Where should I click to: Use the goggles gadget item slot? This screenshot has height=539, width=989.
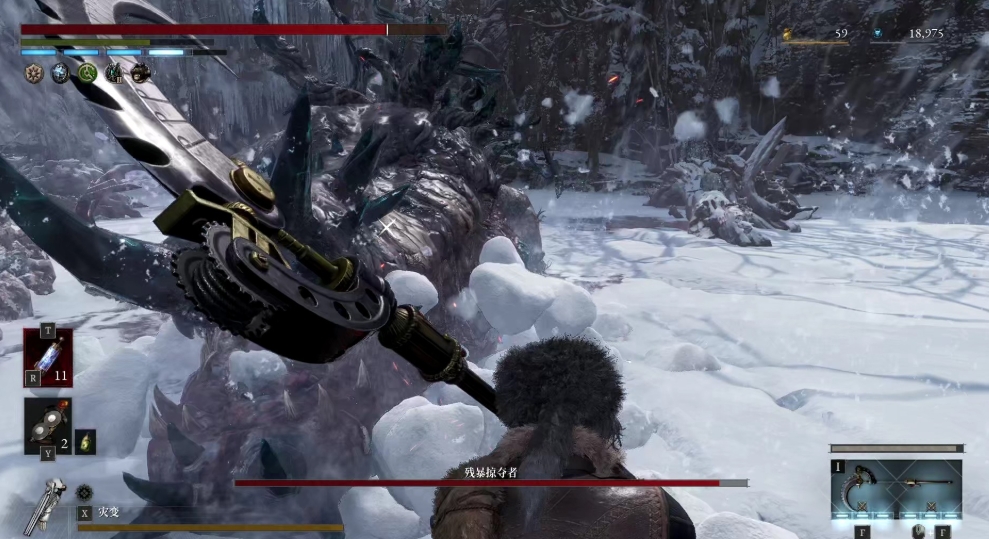47,425
